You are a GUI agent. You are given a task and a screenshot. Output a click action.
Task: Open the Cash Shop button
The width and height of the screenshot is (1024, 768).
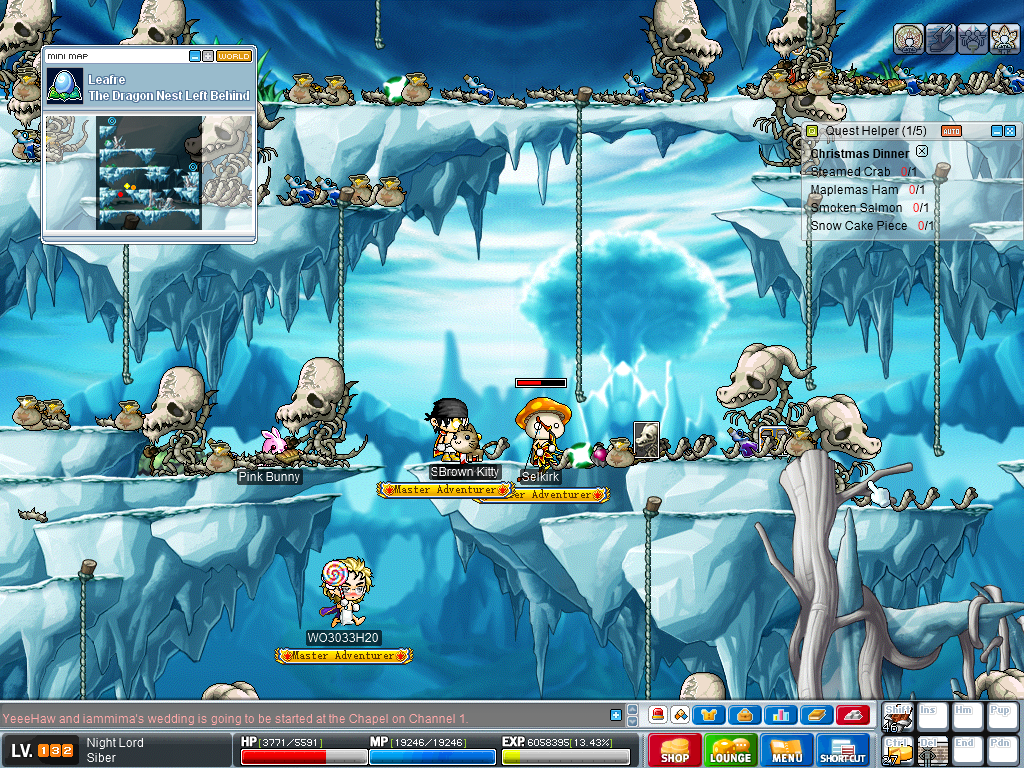673,750
